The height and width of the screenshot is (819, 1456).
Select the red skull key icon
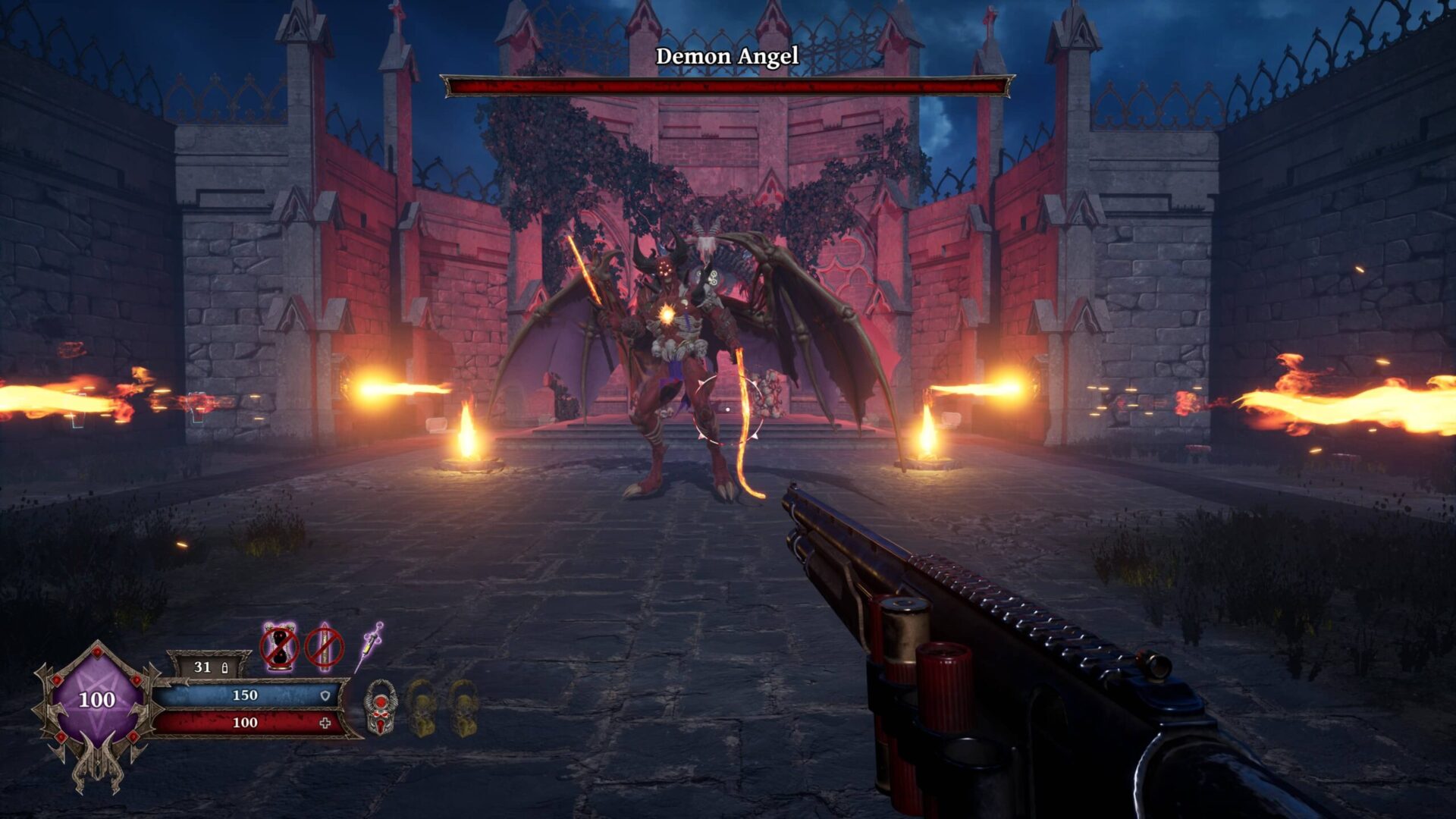click(379, 708)
